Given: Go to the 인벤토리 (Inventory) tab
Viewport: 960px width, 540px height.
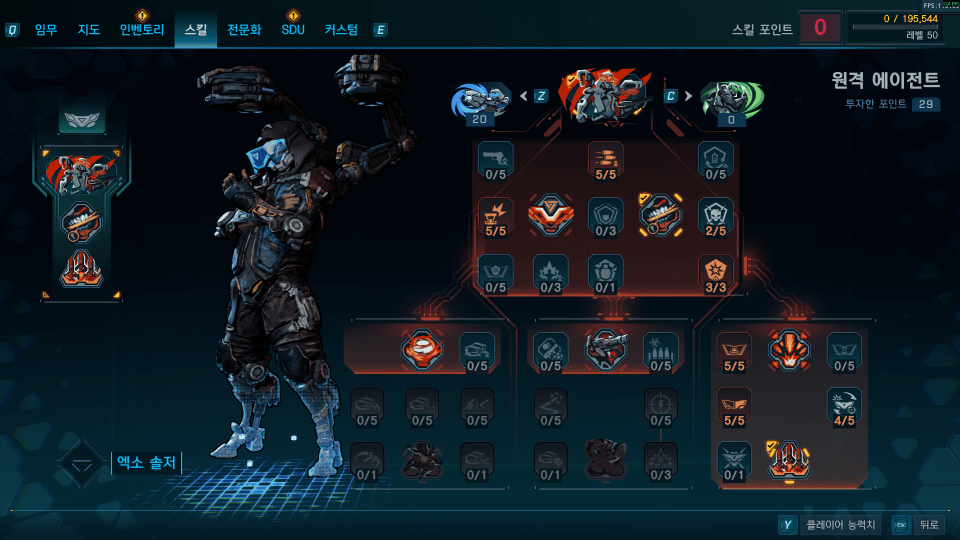Looking at the screenshot, I should (x=141, y=30).
